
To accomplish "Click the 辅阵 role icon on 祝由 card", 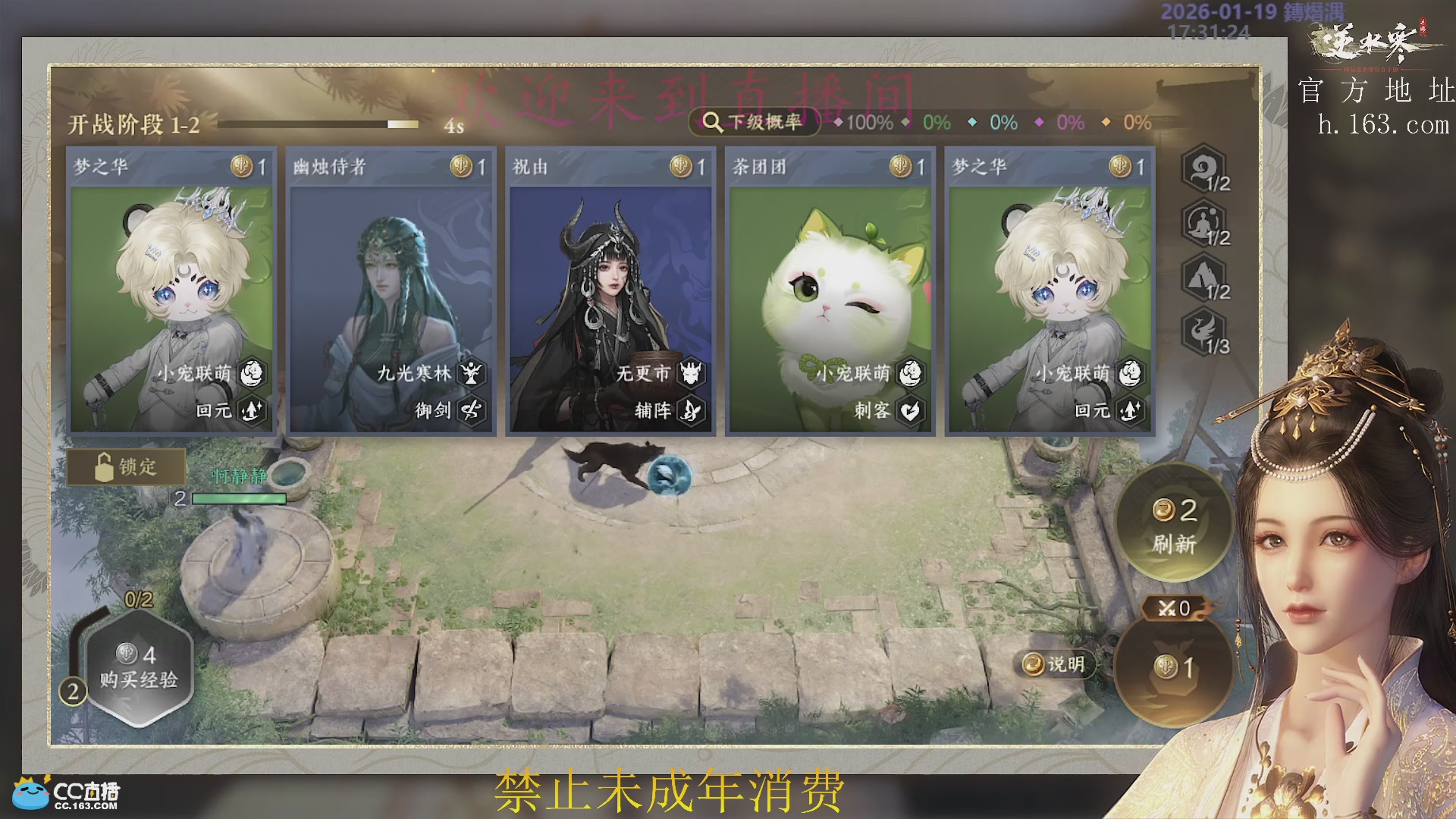I will pyautogui.click(x=689, y=410).
